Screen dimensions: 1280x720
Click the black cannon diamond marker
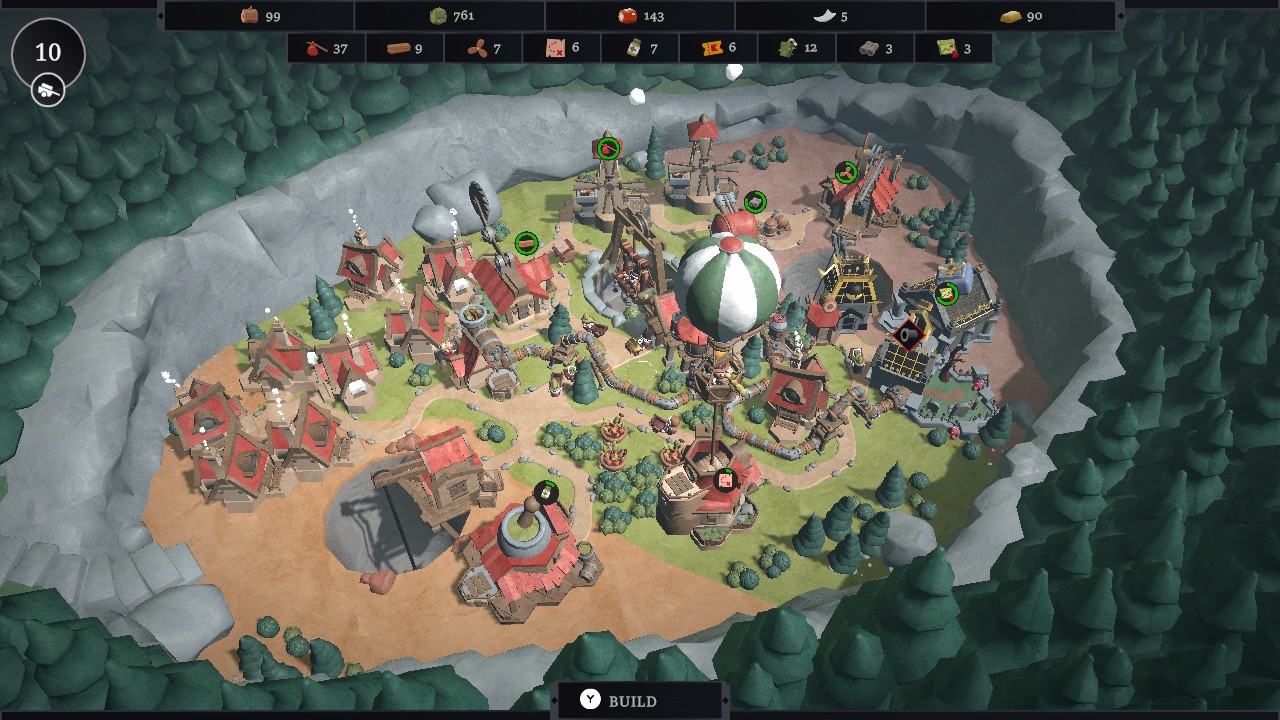point(907,334)
